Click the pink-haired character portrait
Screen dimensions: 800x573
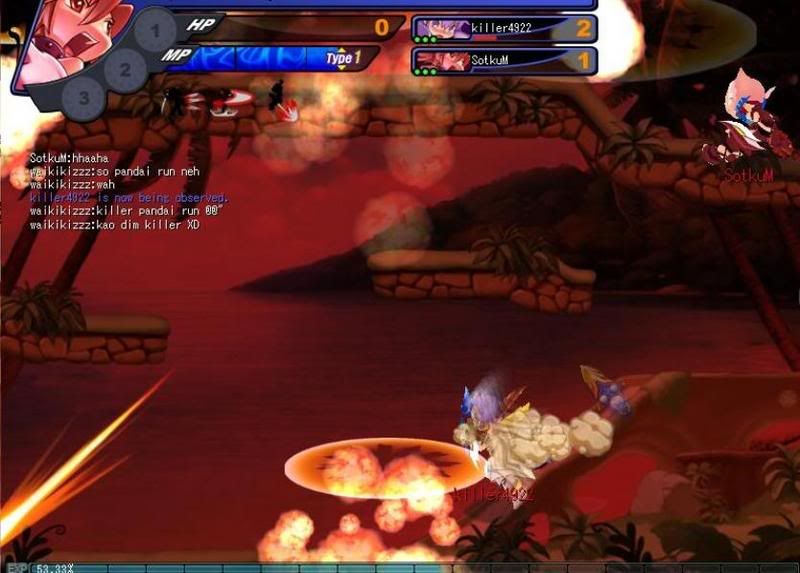(62, 38)
